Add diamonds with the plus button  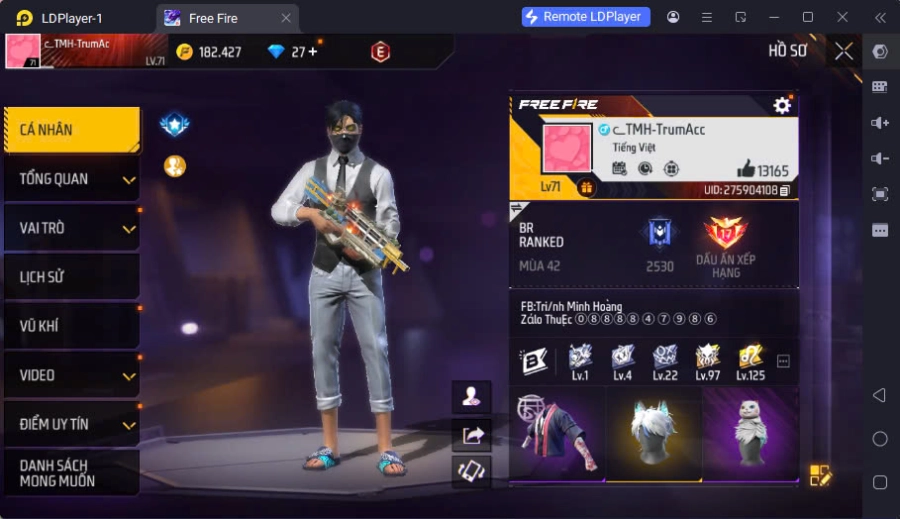312,52
